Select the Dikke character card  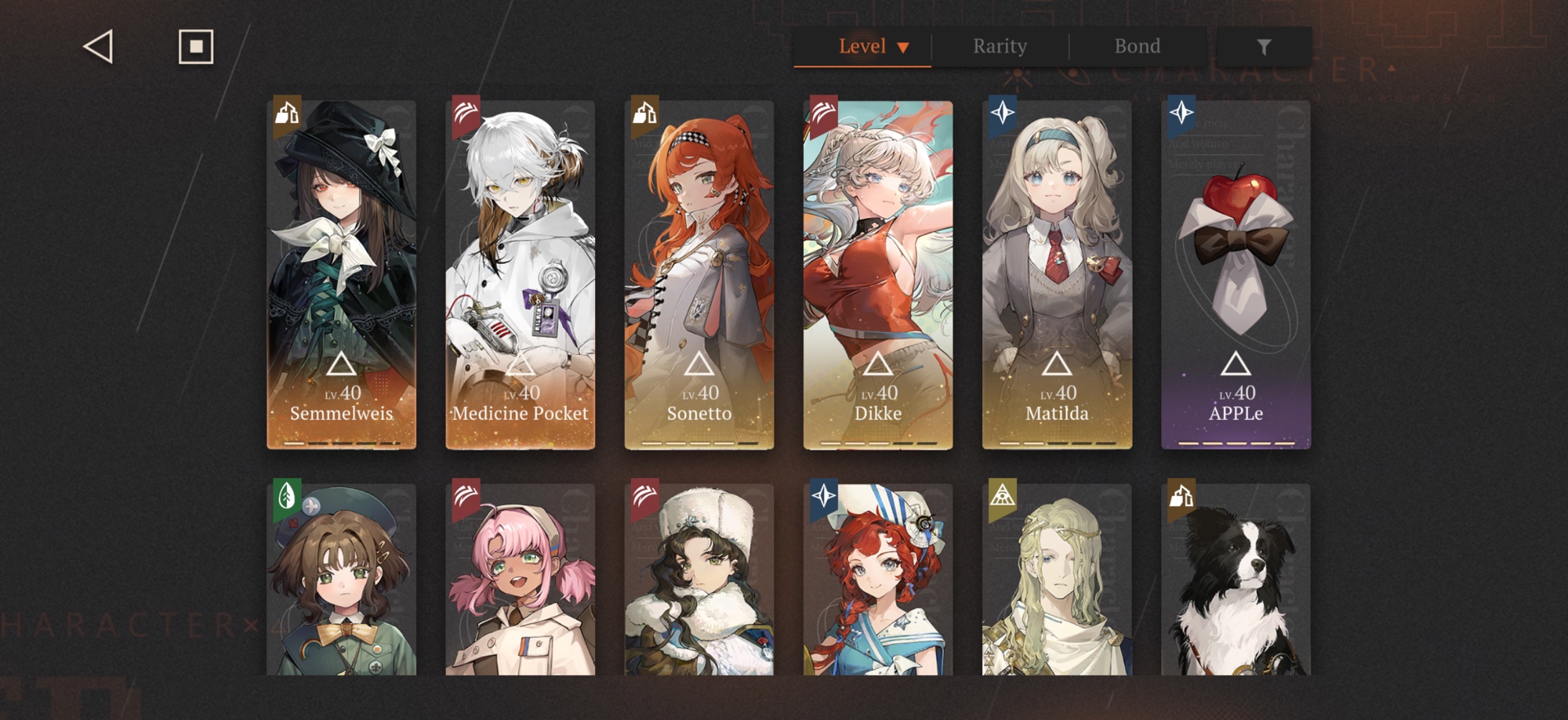tap(878, 274)
